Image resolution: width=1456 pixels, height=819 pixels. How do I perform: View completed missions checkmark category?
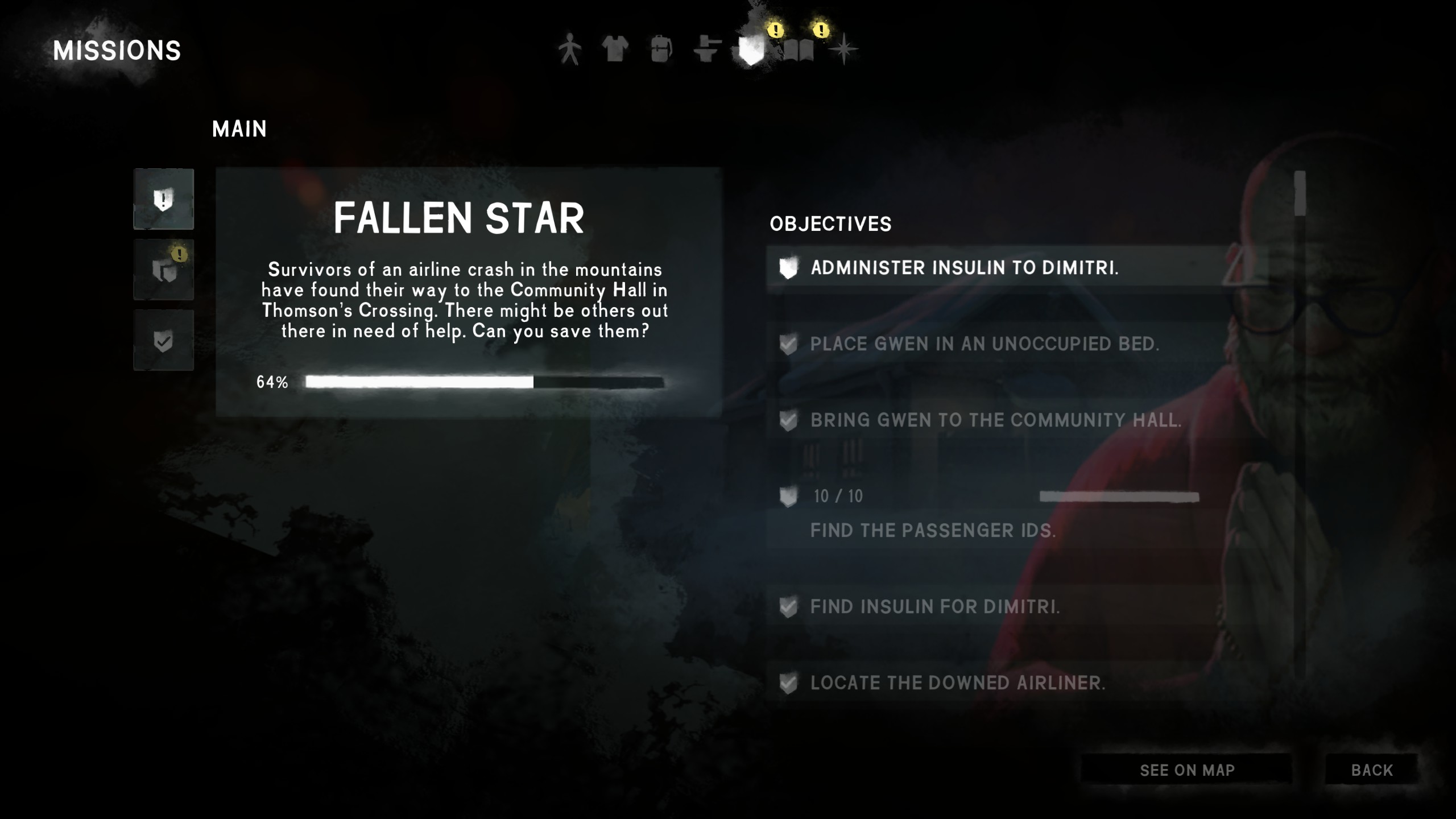pos(164,341)
